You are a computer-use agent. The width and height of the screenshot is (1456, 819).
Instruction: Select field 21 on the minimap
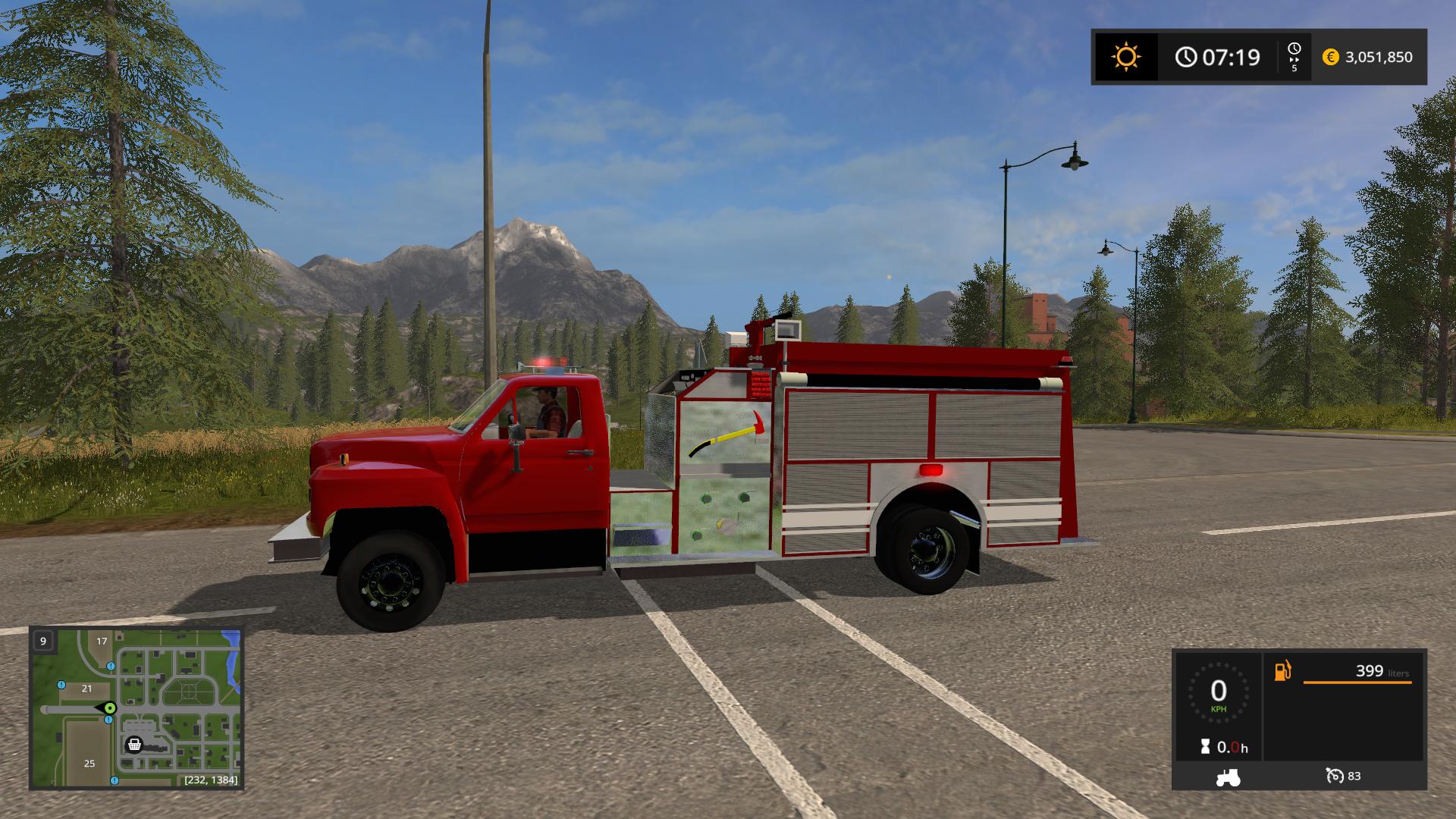click(86, 689)
